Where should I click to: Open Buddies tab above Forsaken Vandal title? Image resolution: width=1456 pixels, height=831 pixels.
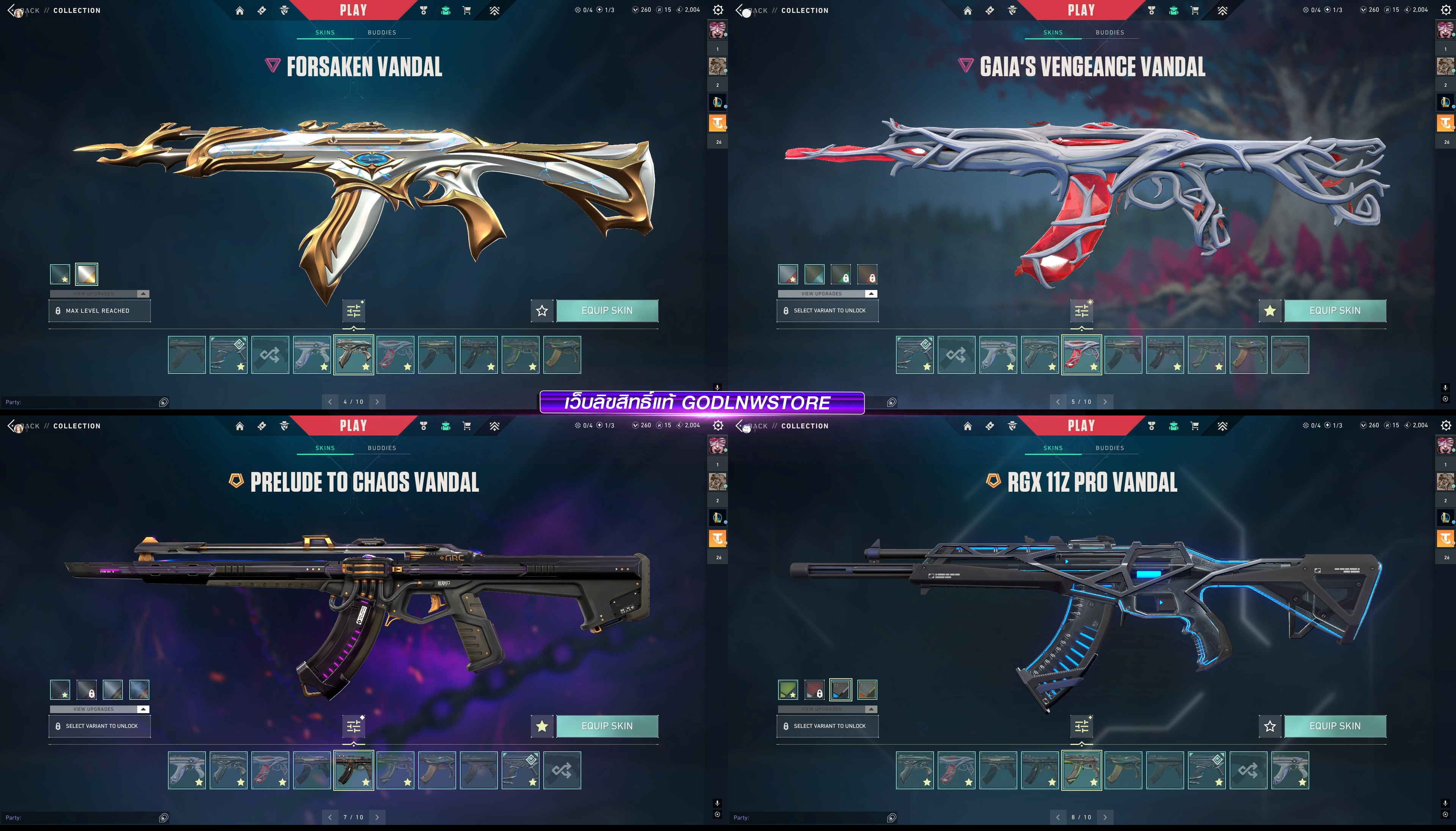[x=381, y=33]
